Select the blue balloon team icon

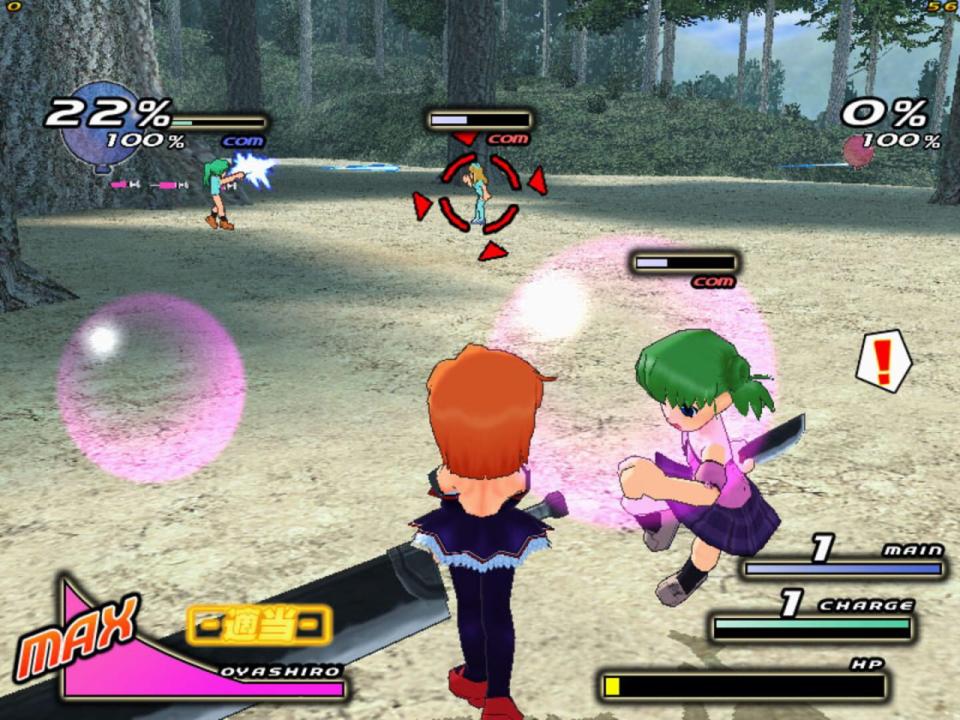(100, 127)
